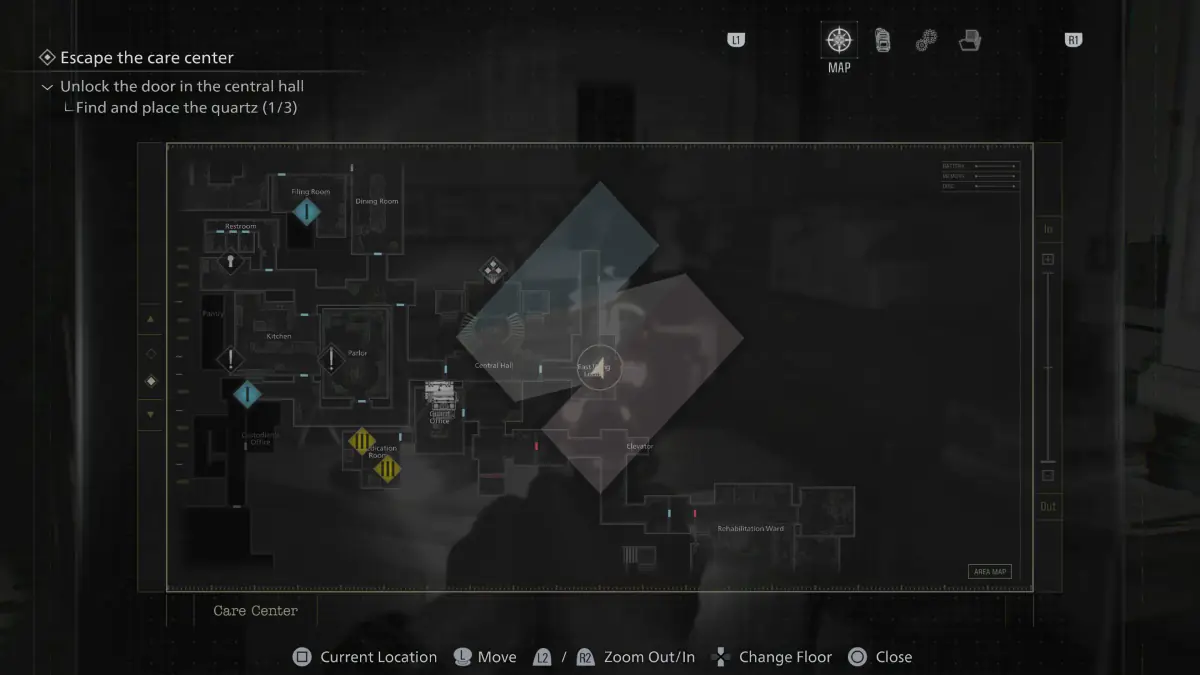
Task: Select the MAP compass tab
Action: point(839,41)
